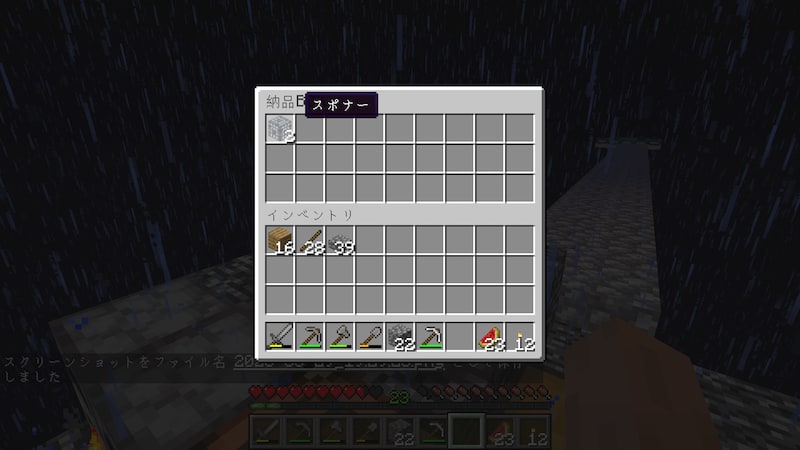Image resolution: width=800 pixels, height=450 pixels.
Task: Choose the axe in the hotbar row
Action: (x=340, y=337)
